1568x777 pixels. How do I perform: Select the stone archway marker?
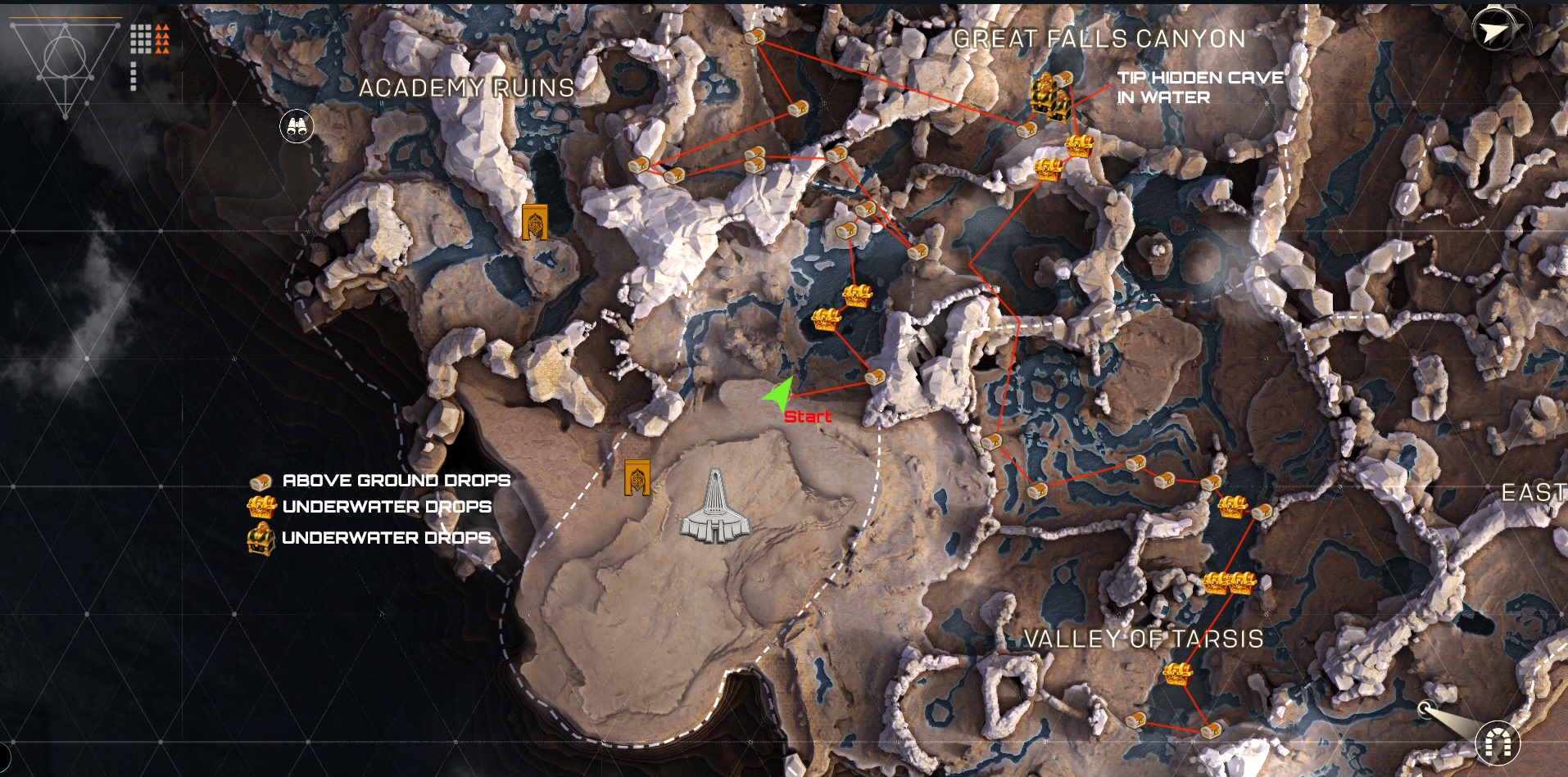point(1497,743)
